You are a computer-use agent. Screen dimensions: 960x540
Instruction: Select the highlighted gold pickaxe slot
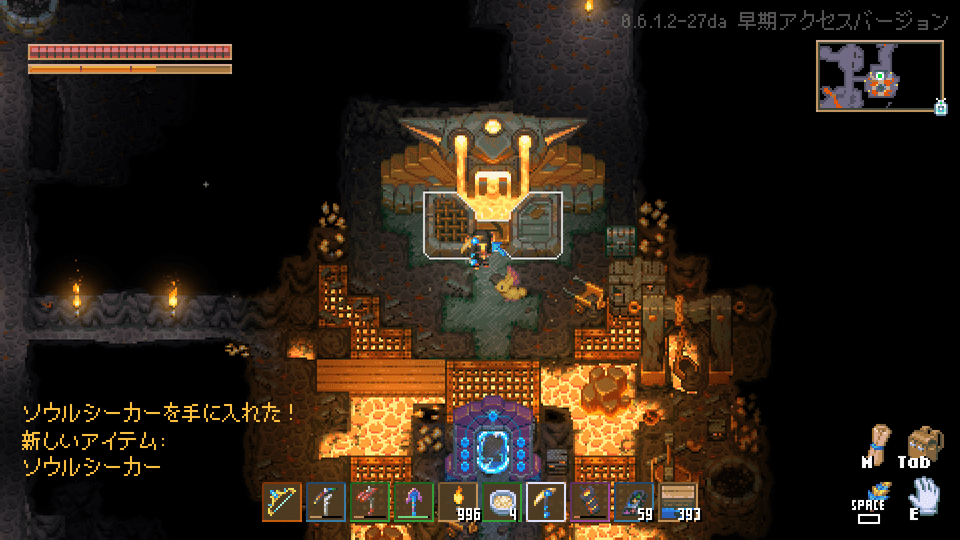coord(546,502)
